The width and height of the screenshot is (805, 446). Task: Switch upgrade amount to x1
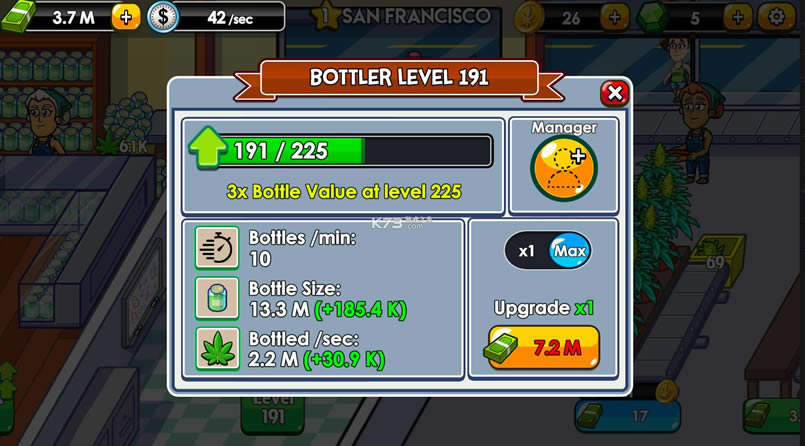click(x=526, y=251)
